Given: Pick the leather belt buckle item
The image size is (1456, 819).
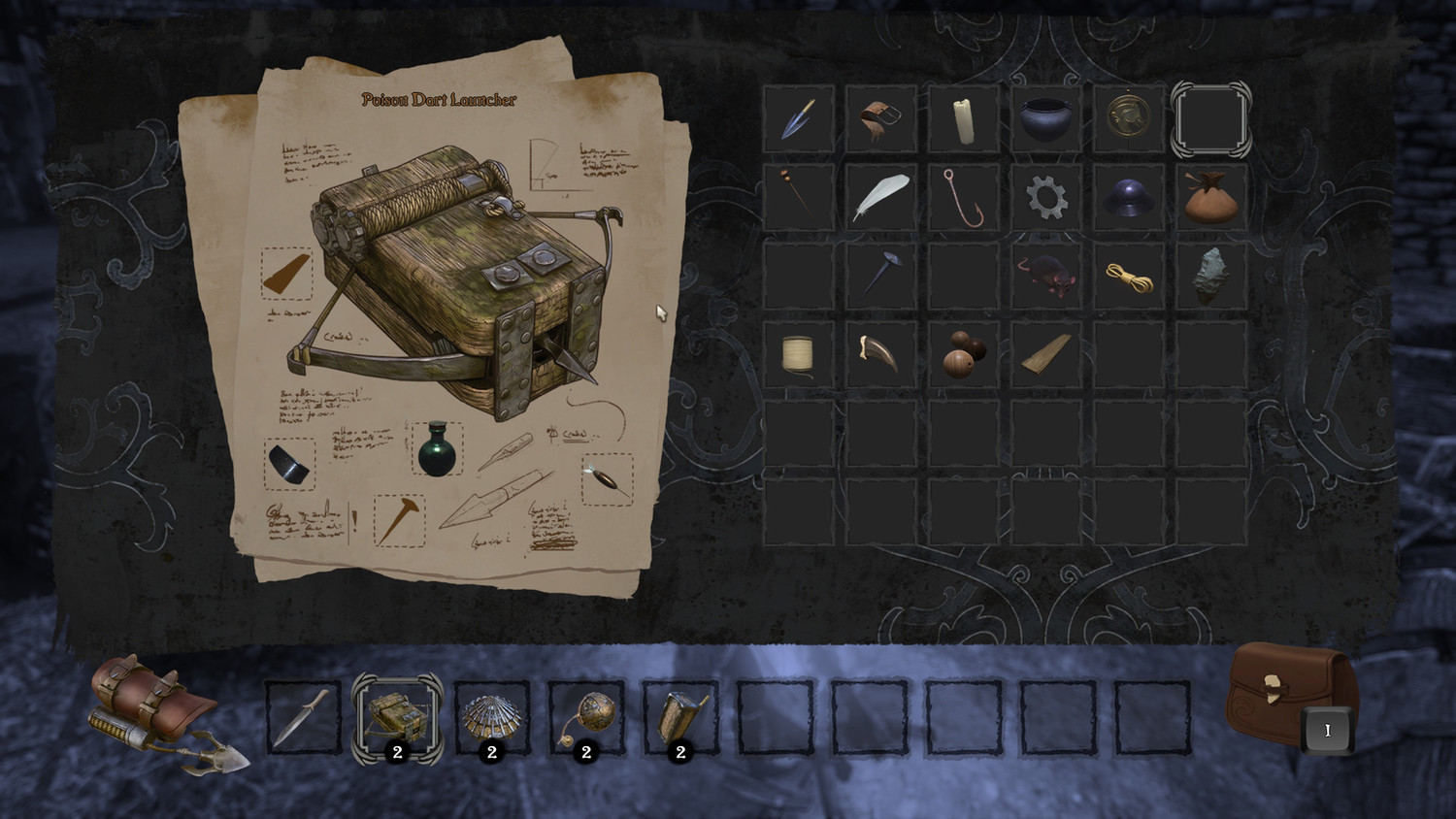Looking at the screenshot, I should coord(880,118).
